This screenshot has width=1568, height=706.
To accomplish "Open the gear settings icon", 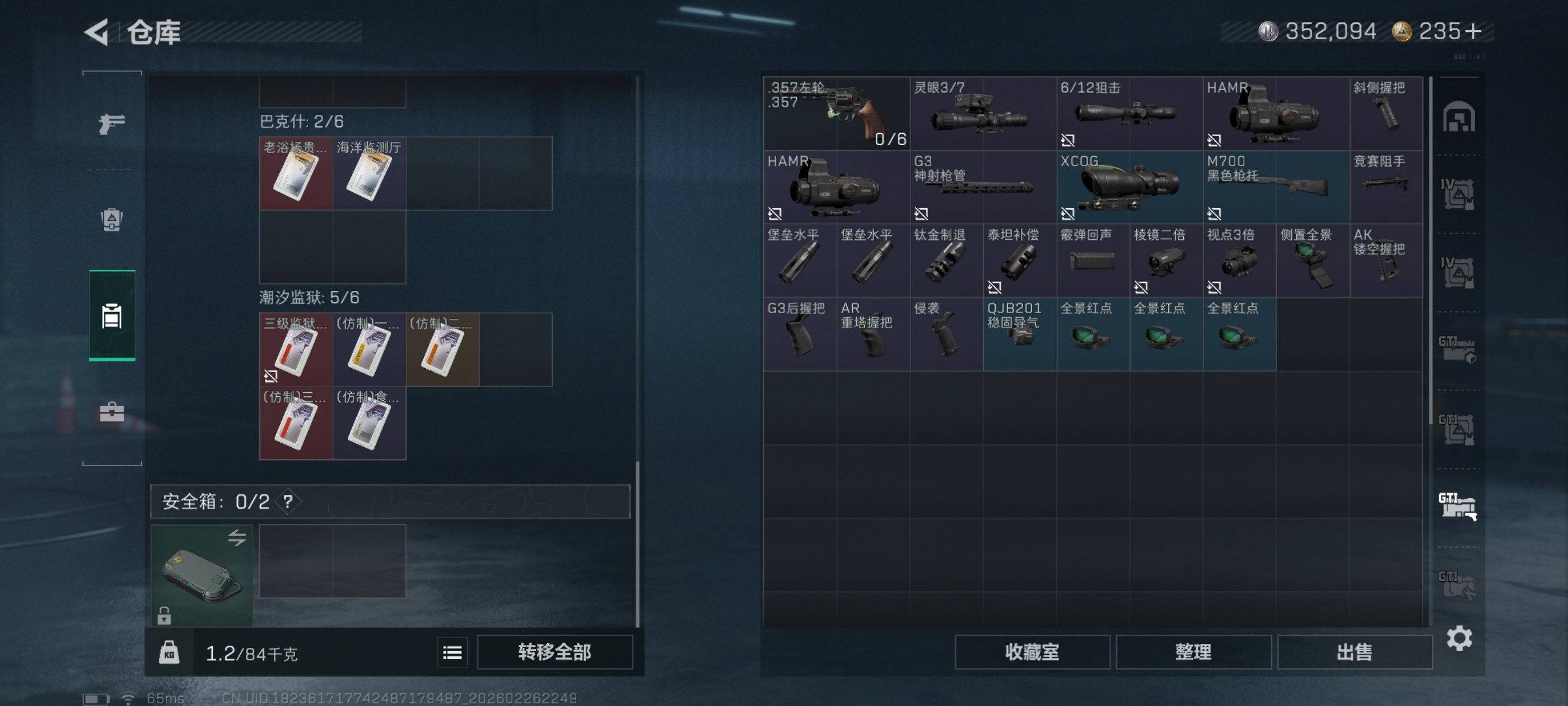I will [x=1459, y=638].
